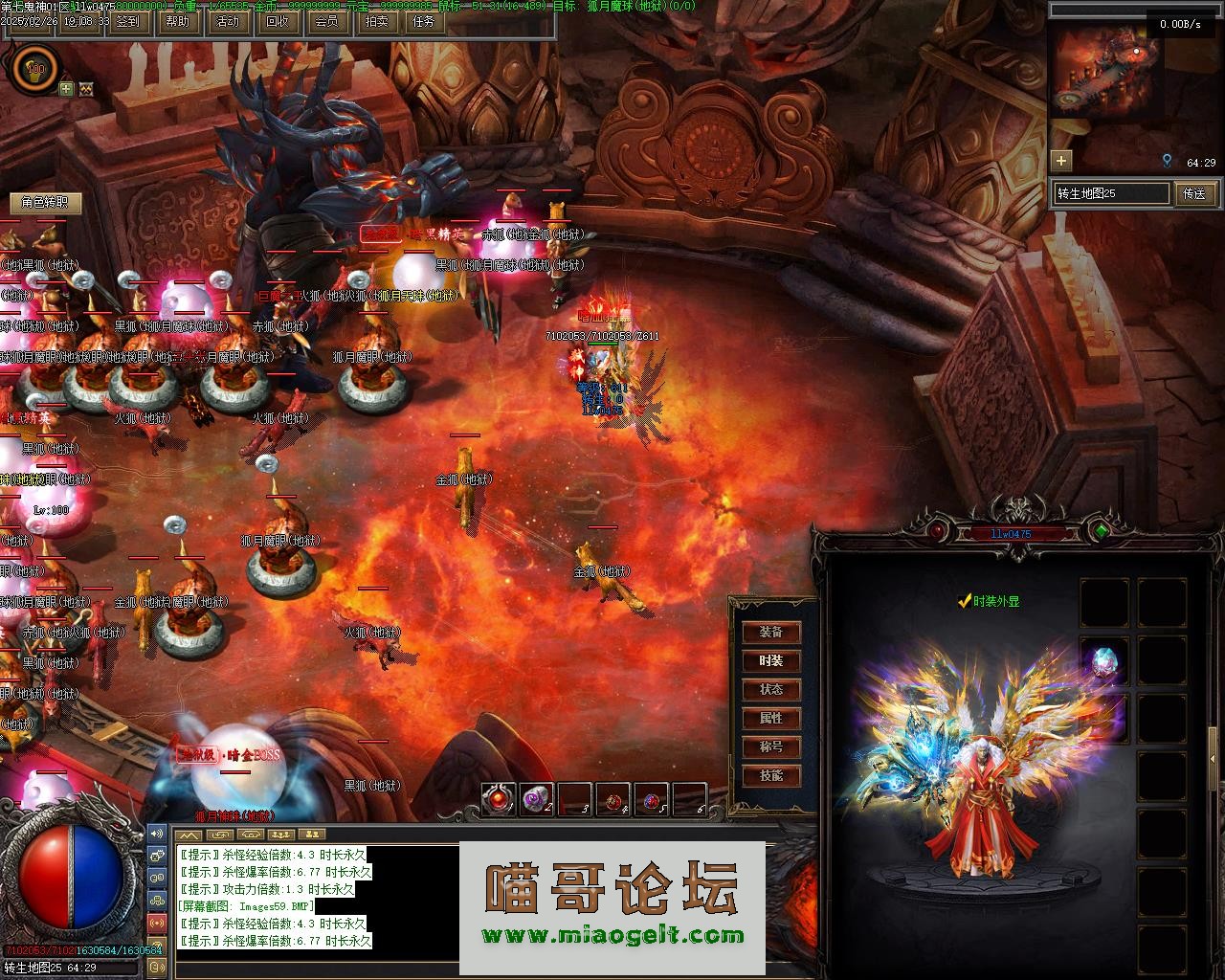Switch to the 状态 status tab
Image resolution: width=1225 pixels, height=980 pixels.
tap(771, 690)
